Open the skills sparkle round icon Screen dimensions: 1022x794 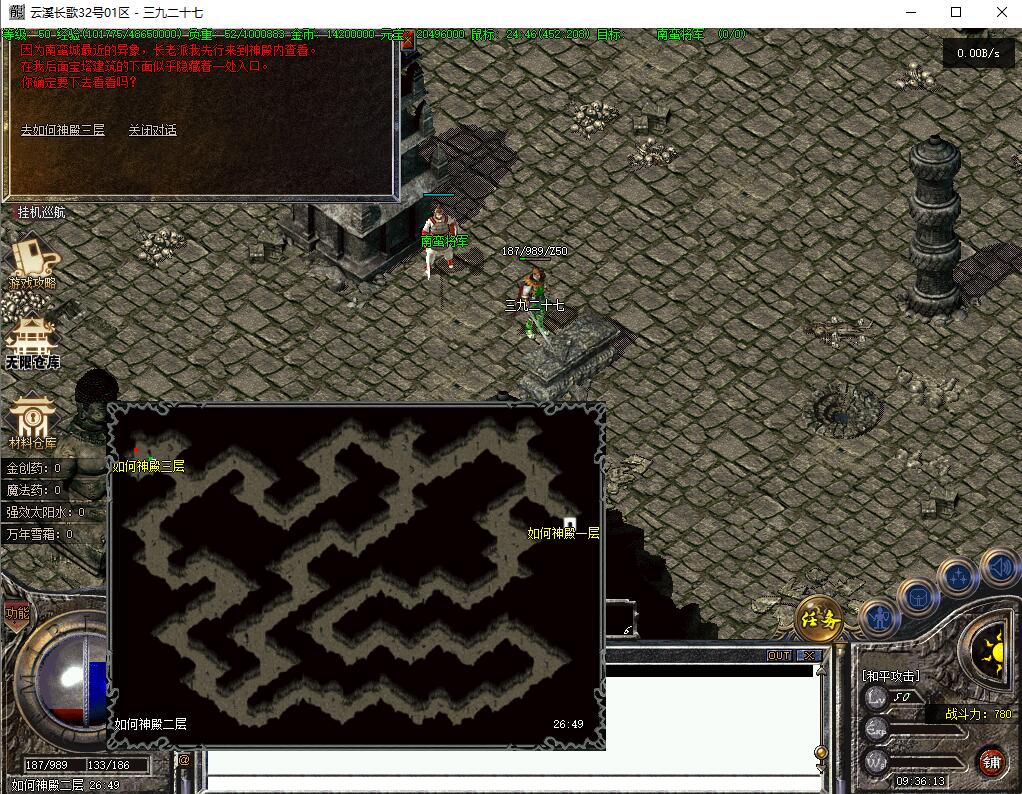957,577
